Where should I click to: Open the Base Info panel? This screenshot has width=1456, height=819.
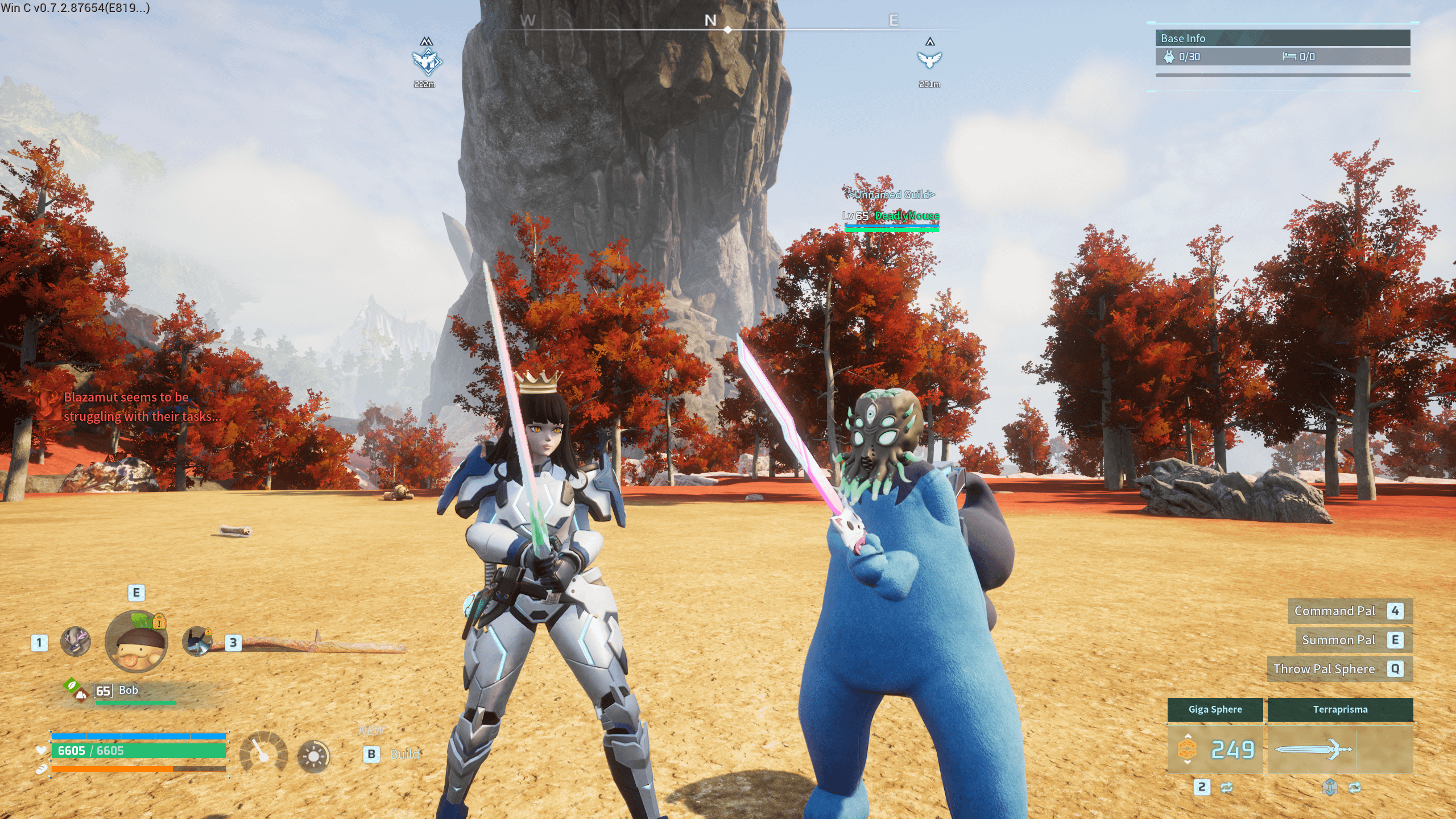point(1283,39)
